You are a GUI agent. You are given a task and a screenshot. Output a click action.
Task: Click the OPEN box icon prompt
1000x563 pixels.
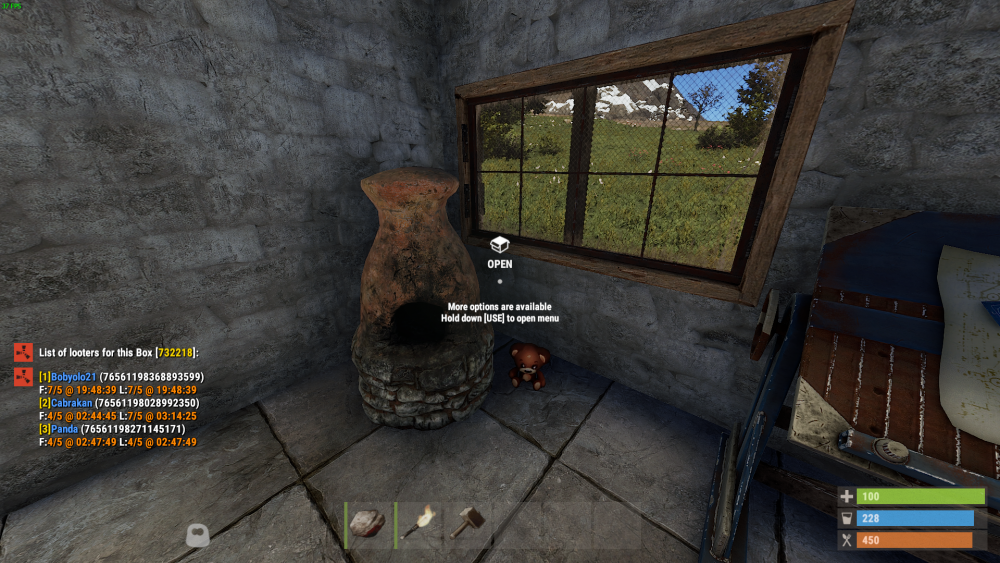pyautogui.click(x=499, y=245)
